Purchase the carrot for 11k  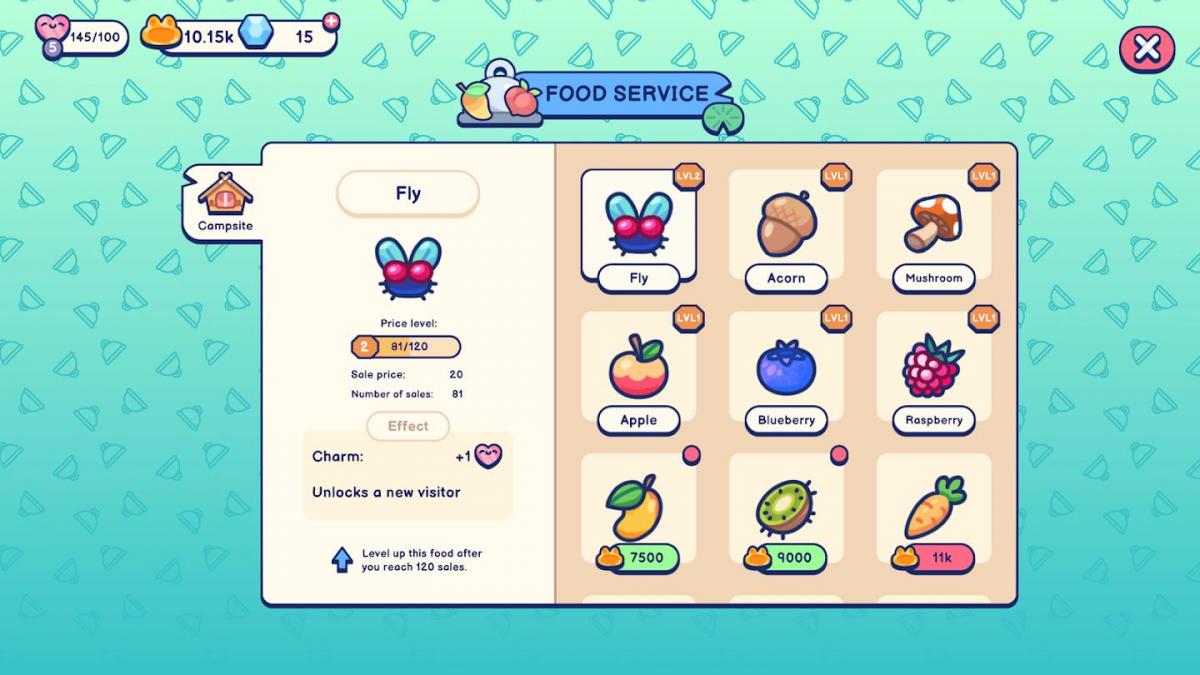point(933,557)
